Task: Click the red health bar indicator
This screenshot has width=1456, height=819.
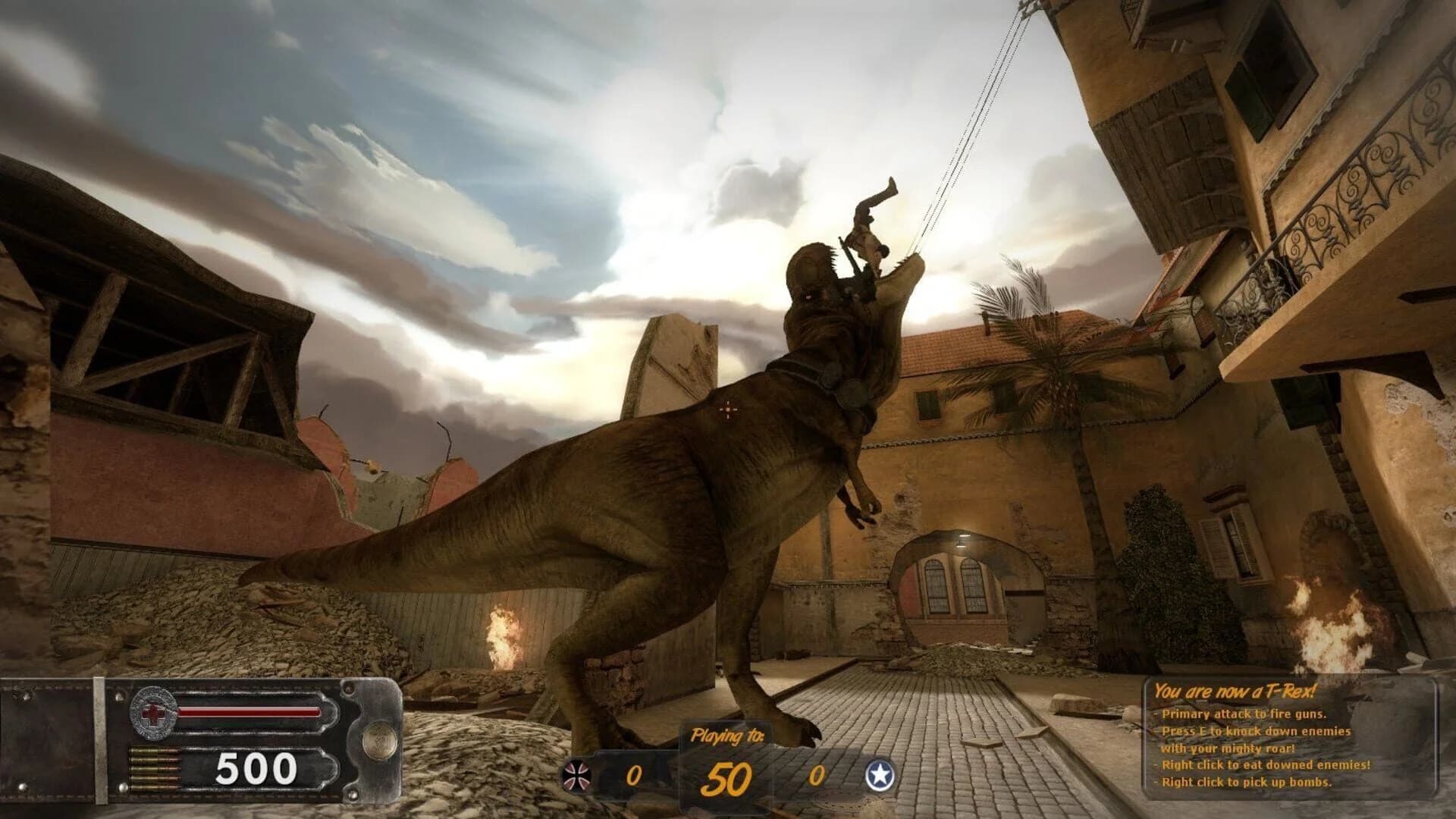Action: pyautogui.click(x=250, y=711)
